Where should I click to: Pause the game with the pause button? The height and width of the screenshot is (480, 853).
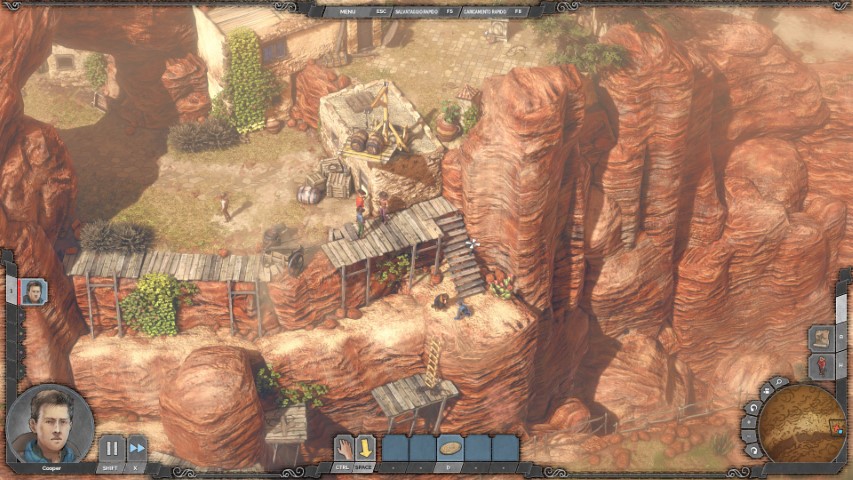click(111, 449)
